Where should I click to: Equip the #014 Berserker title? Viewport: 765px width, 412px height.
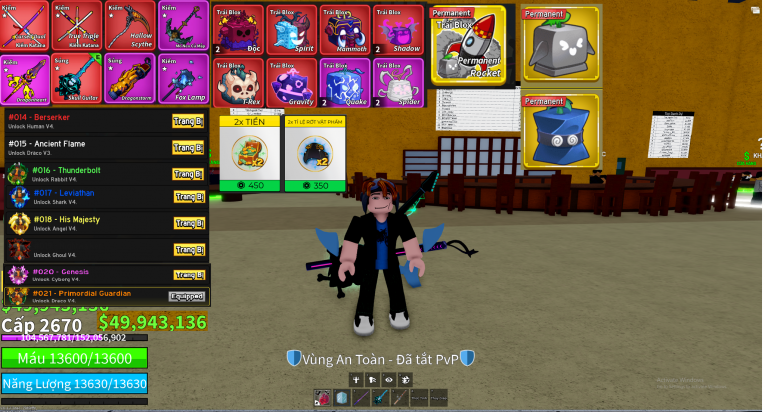tap(188, 121)
